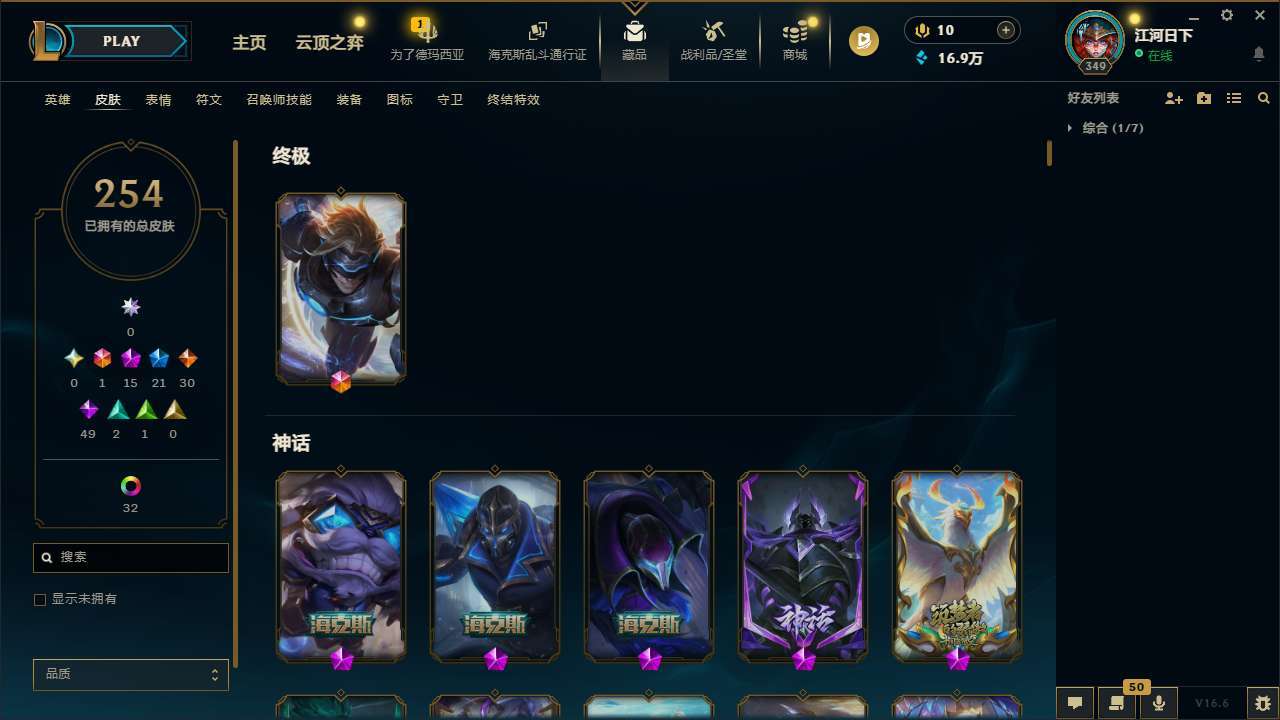Select the ultimate Ezreal skin card

point(340,288)
